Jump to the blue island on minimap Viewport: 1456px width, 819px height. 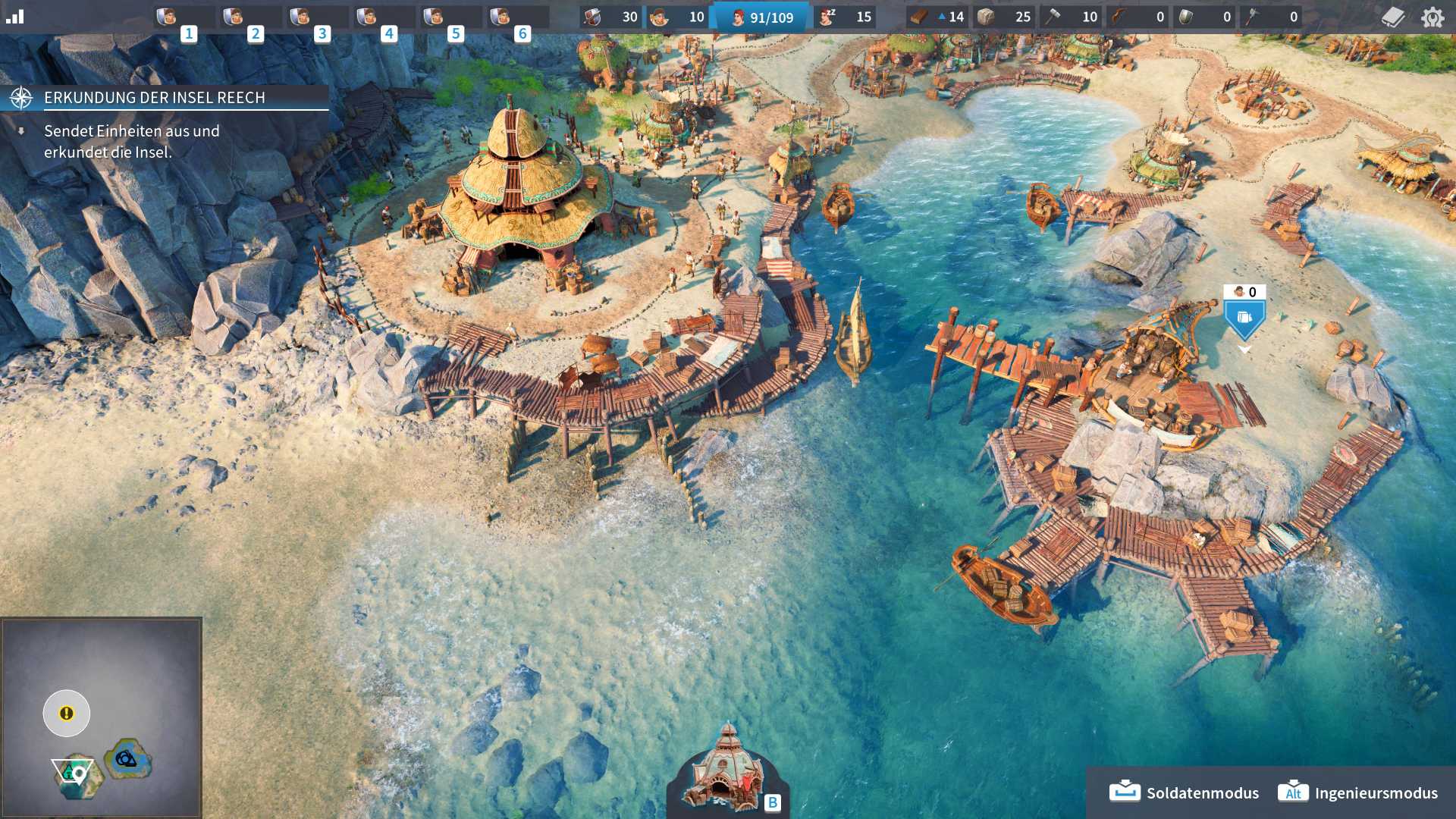[127, 758]
